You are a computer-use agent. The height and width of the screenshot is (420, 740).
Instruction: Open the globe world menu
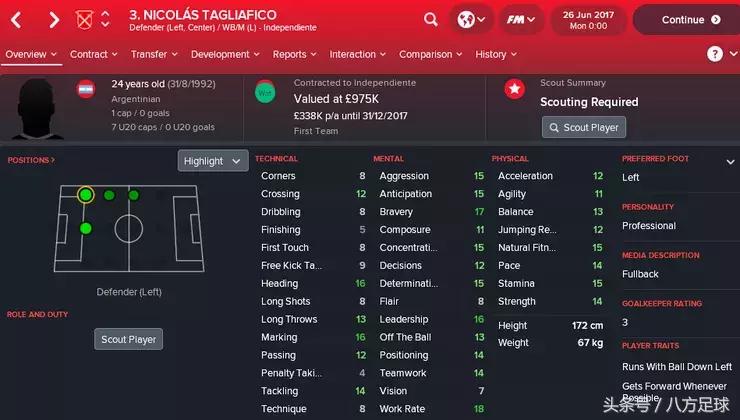pos(470,20)
